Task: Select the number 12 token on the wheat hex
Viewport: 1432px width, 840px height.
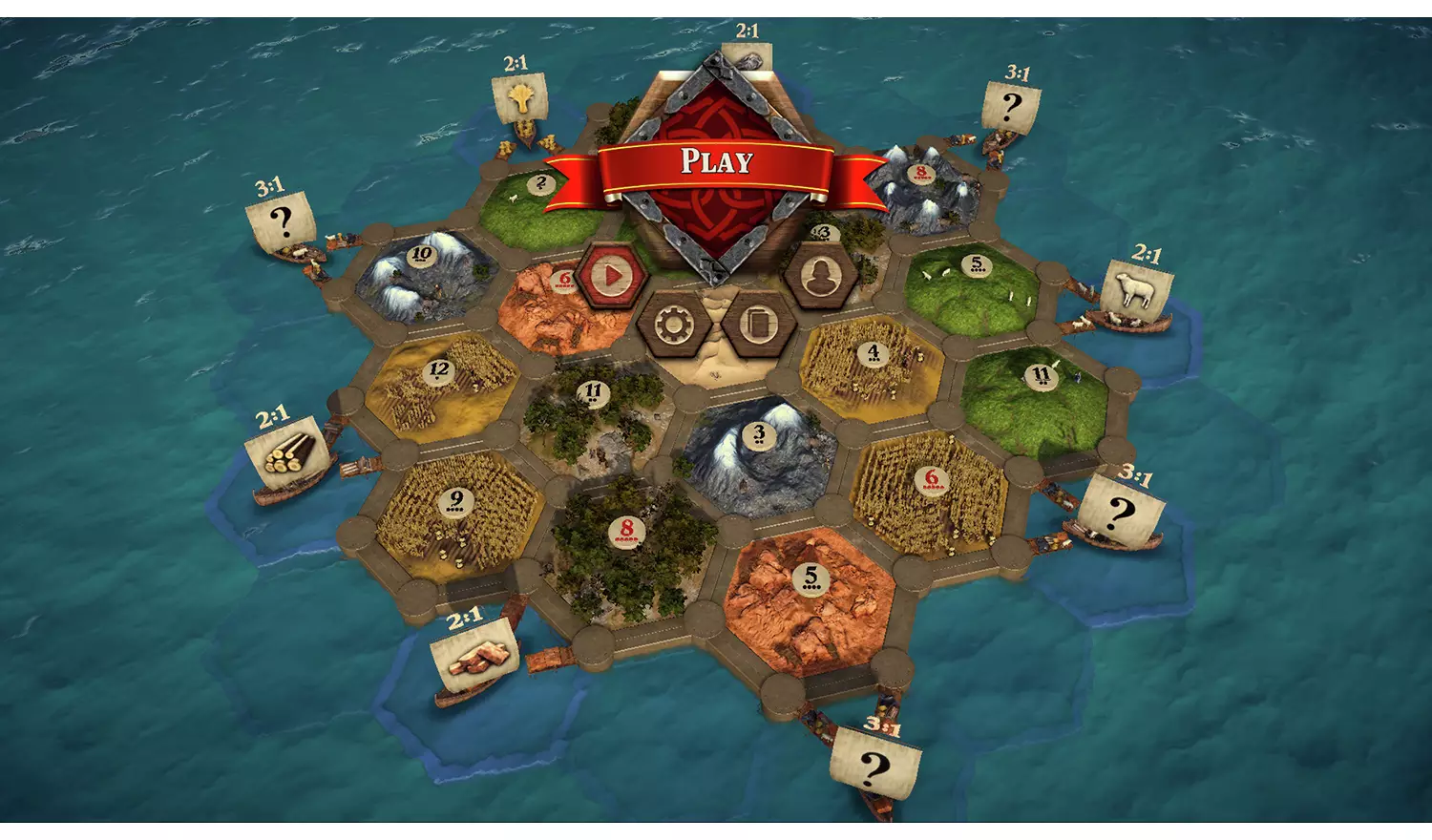Action: pyautogui.click(x=440, y=372)
